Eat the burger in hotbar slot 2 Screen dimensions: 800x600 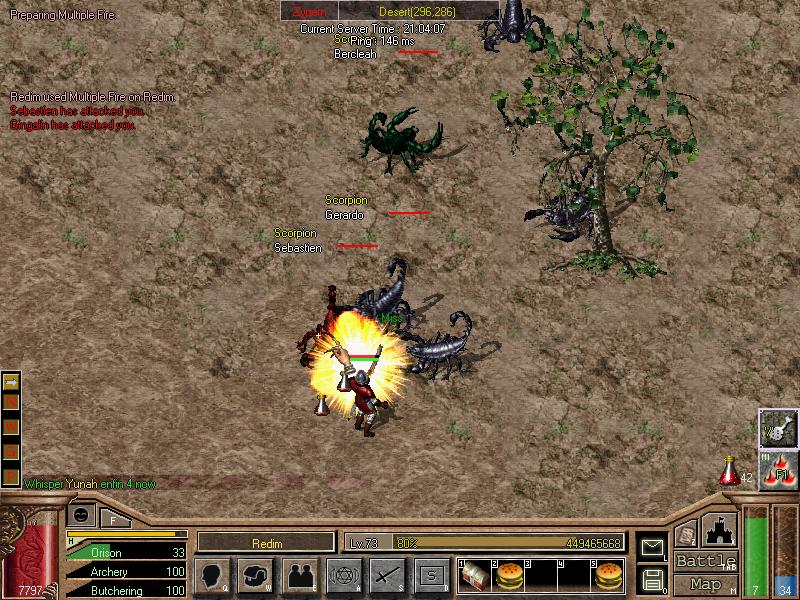(x=511, y=575)
